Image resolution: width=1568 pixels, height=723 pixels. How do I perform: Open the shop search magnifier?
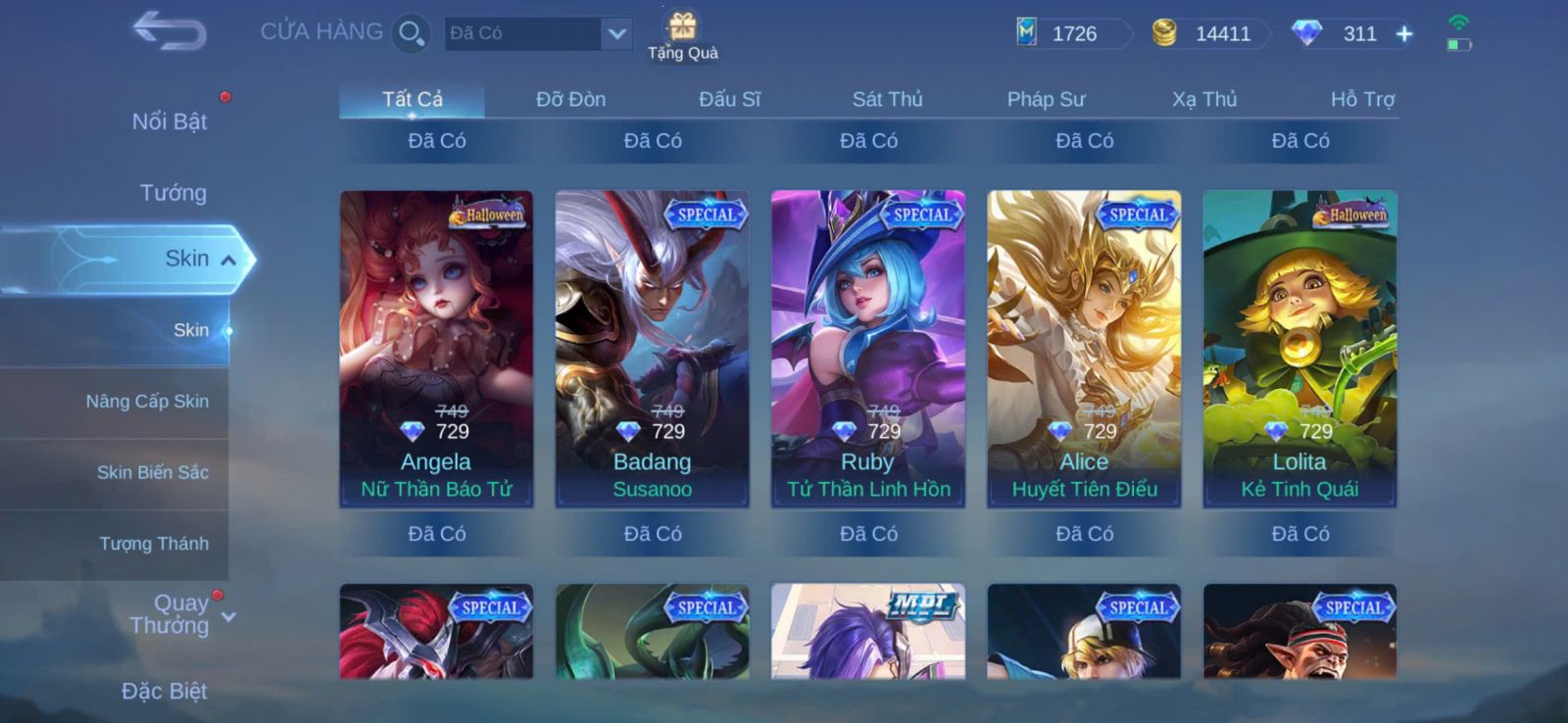pos(411,34)
